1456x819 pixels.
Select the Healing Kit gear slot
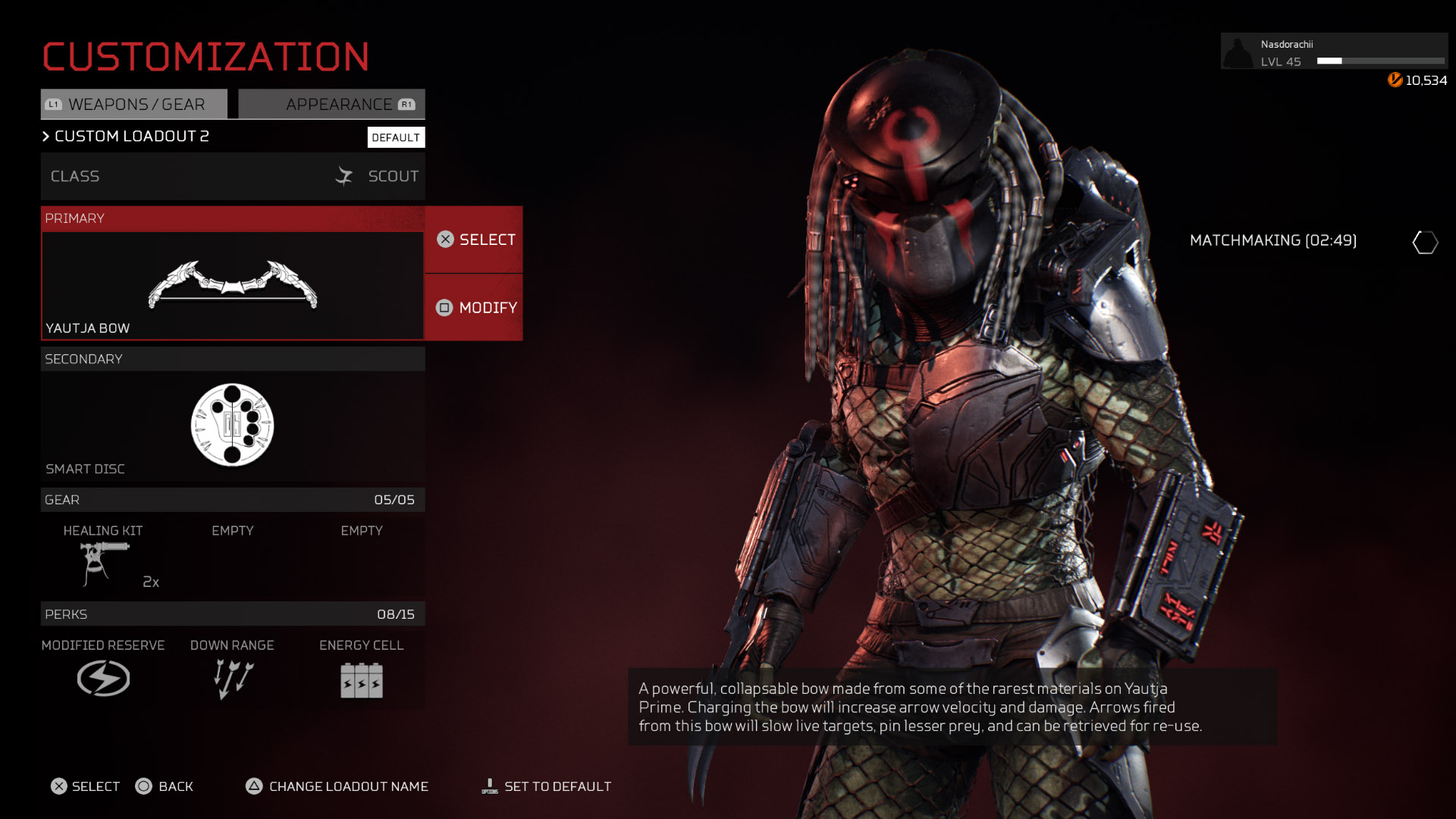pos(103,559)
